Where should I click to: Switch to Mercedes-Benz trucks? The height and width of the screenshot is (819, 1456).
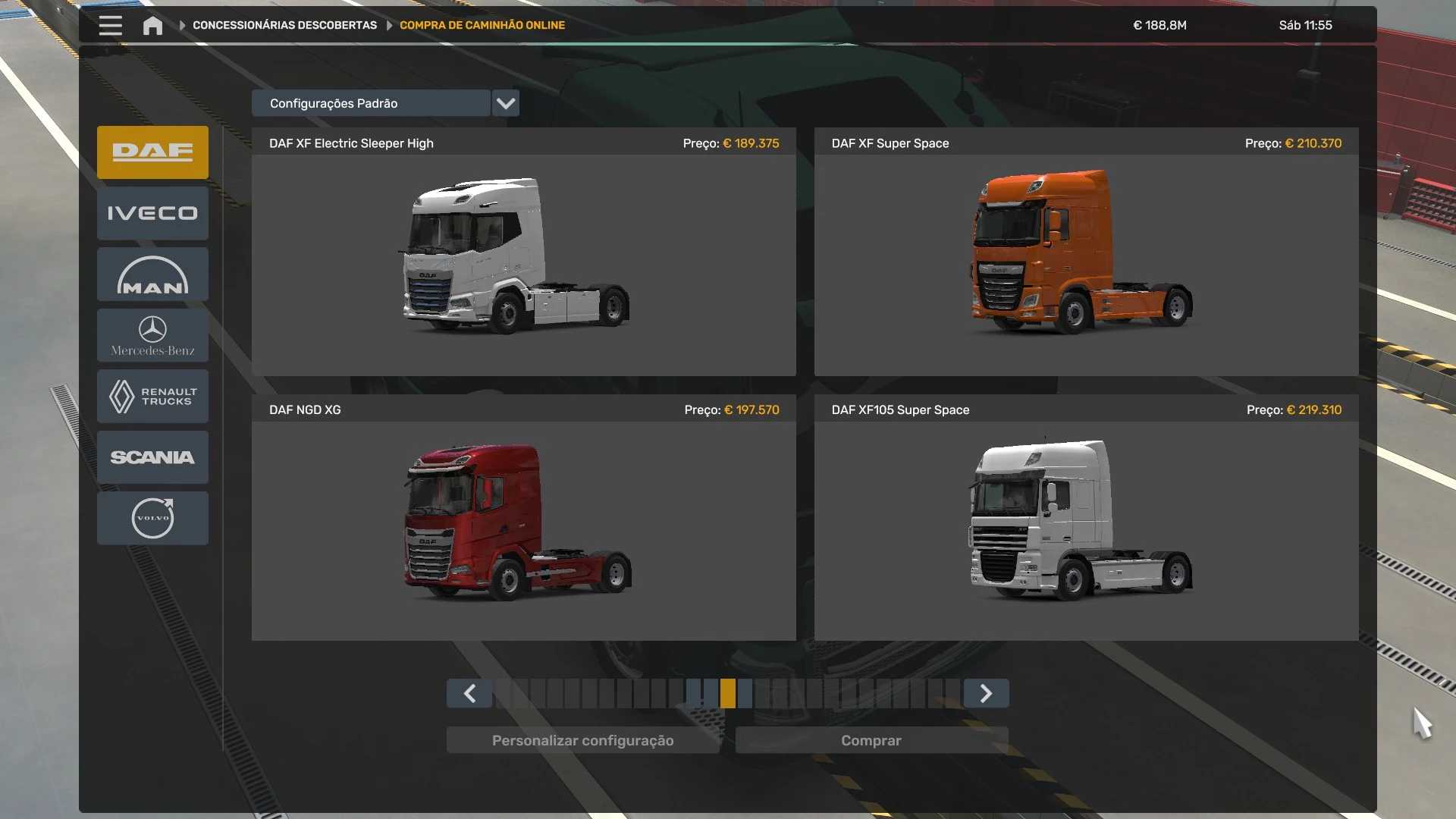(152, 335)
